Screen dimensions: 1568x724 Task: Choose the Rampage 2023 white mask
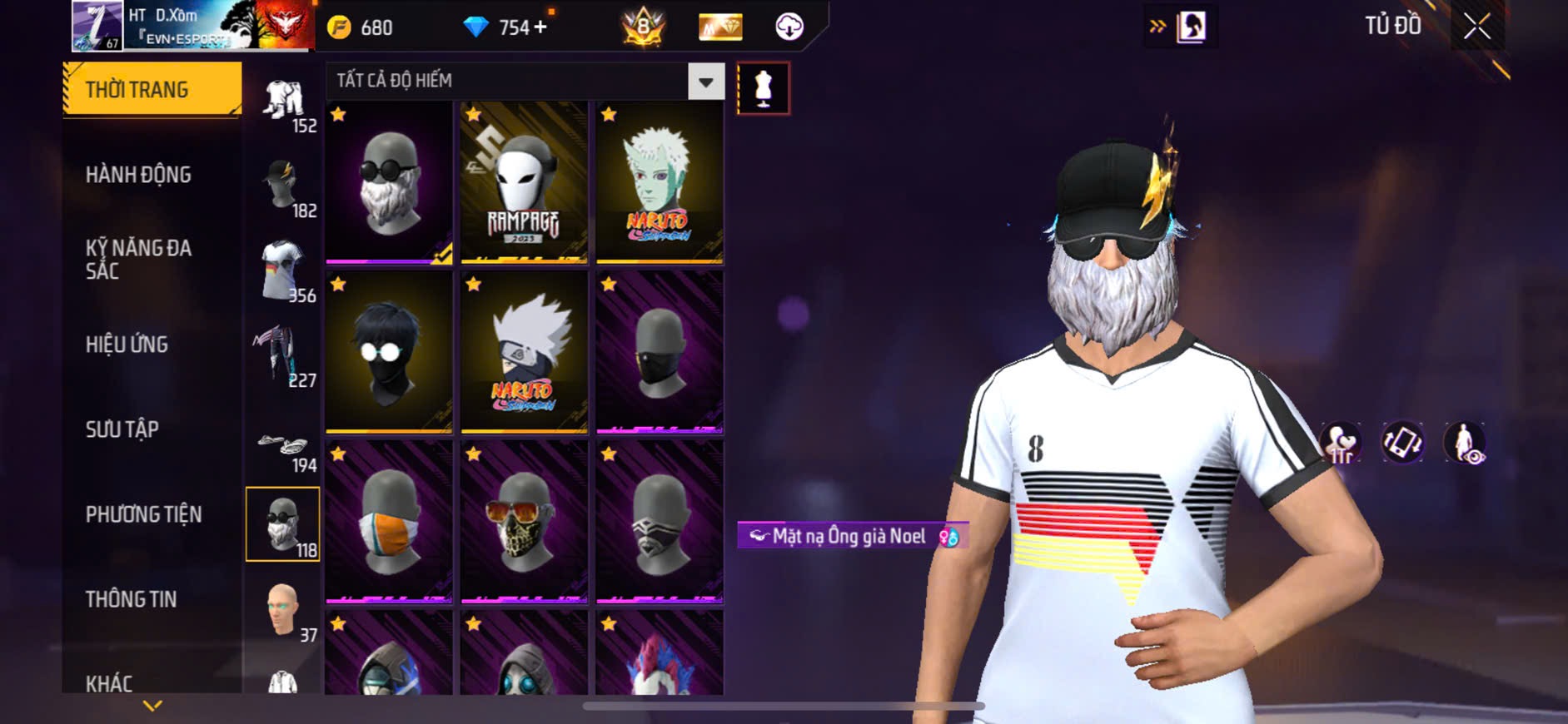point(524,183)
